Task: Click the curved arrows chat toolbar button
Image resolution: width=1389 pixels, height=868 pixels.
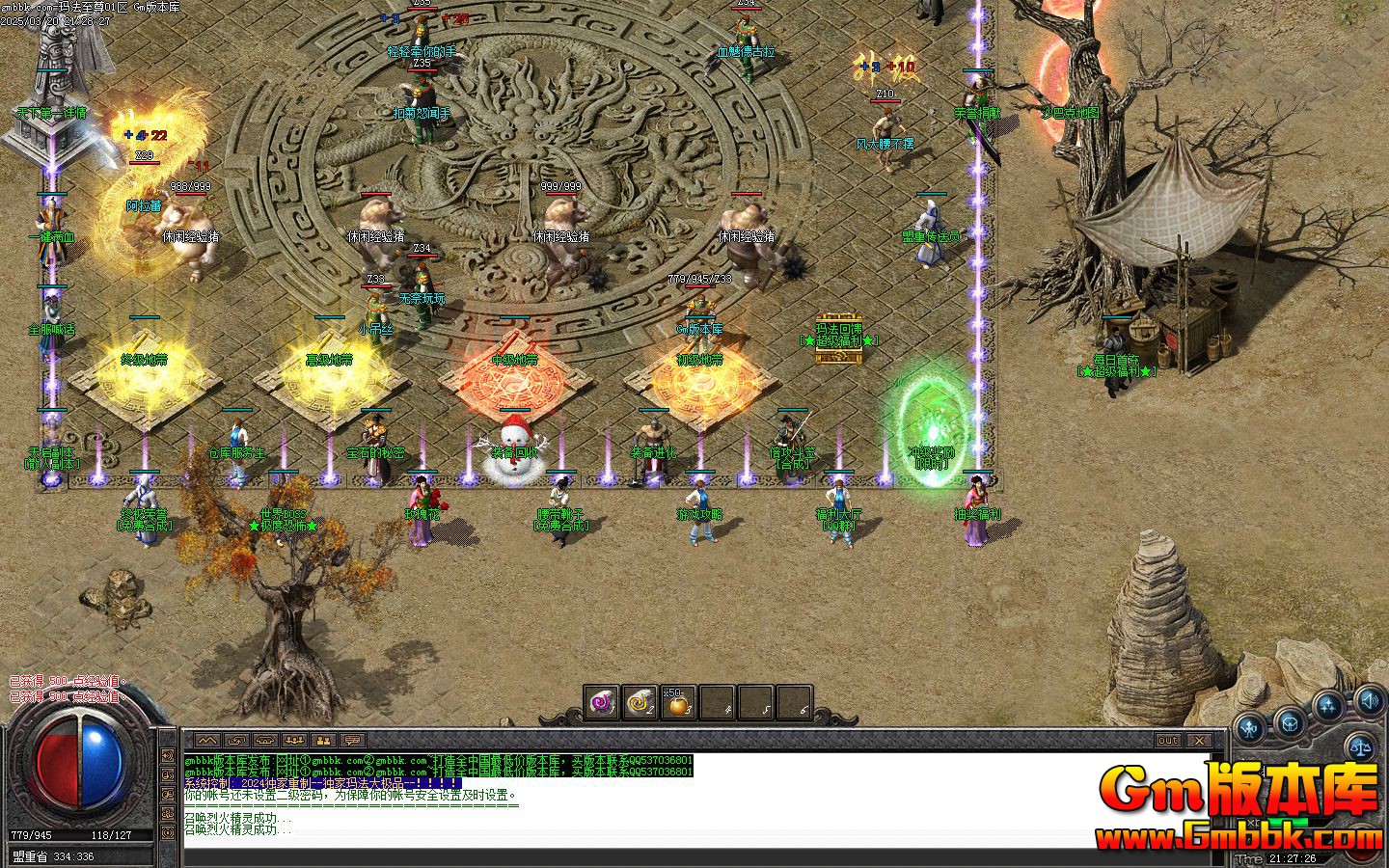Action: 236,740
